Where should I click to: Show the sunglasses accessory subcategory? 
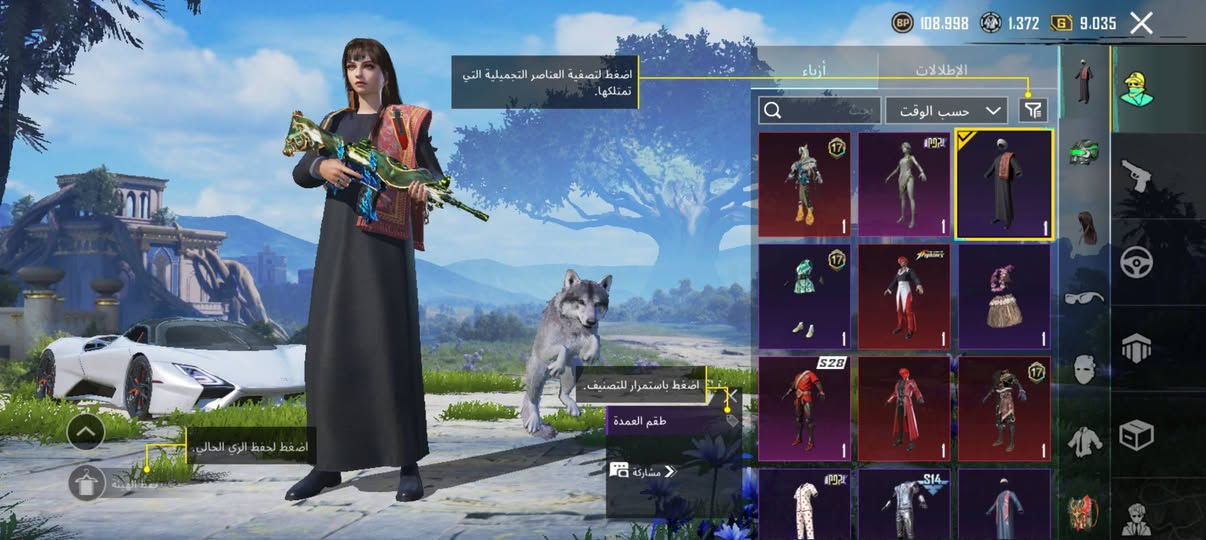click(x=1084, y=297)
